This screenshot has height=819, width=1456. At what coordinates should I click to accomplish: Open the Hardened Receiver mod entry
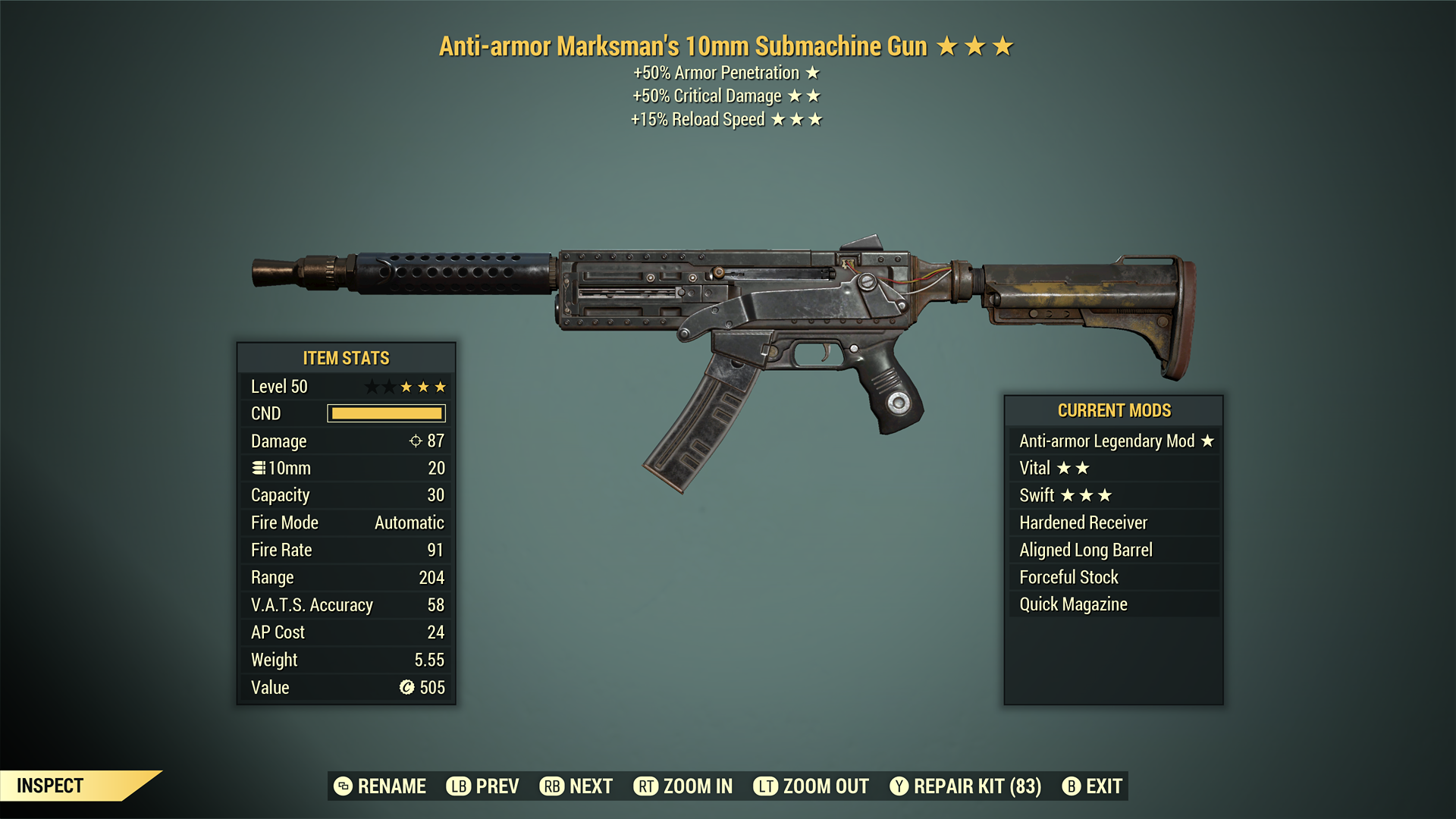tap(1082, 522)
